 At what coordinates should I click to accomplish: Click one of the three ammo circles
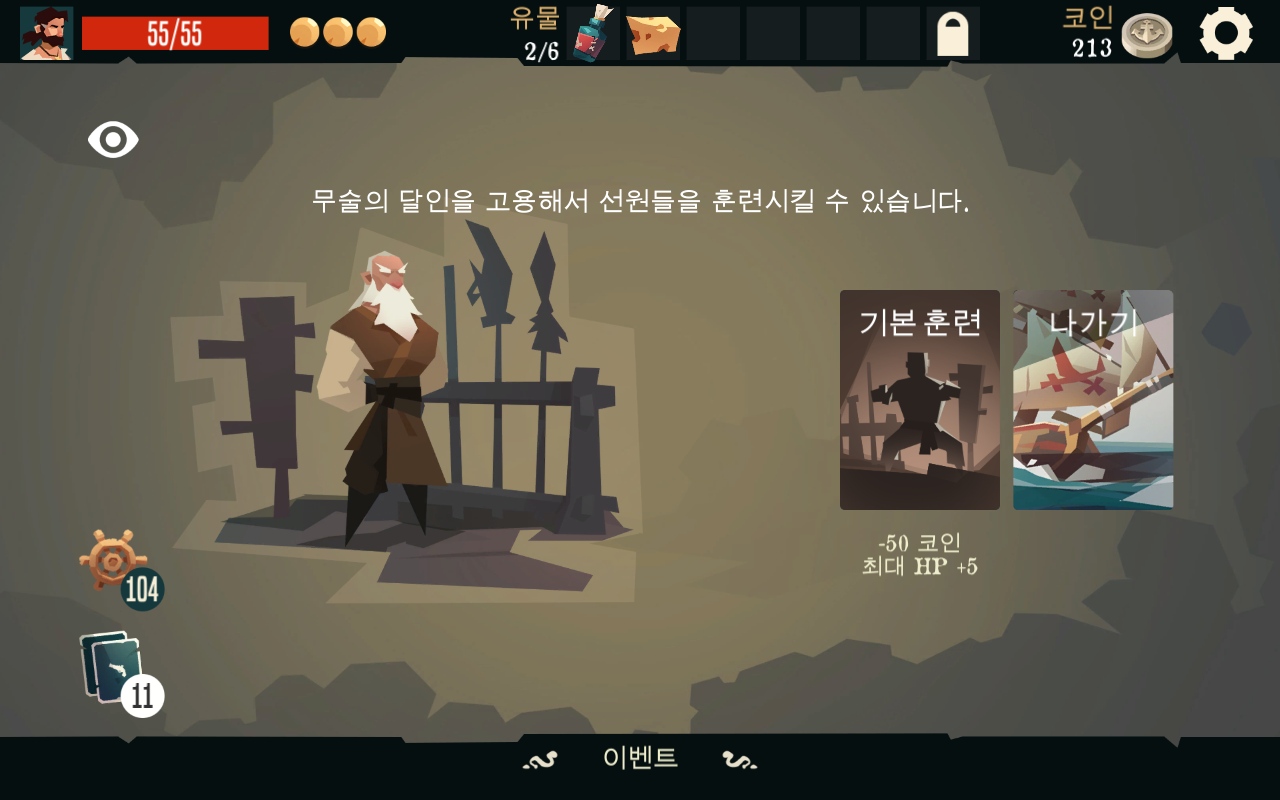pos(303,31)
